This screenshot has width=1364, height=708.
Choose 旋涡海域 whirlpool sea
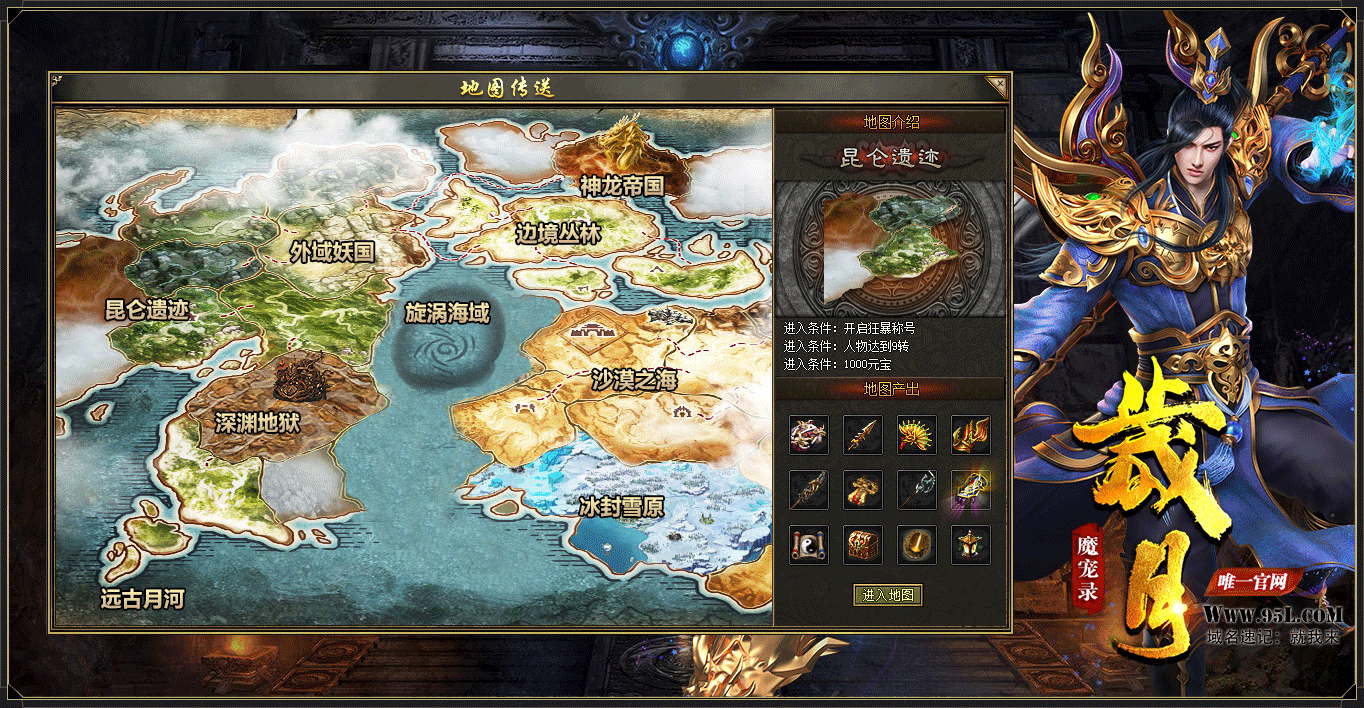(x=447, y=313)
